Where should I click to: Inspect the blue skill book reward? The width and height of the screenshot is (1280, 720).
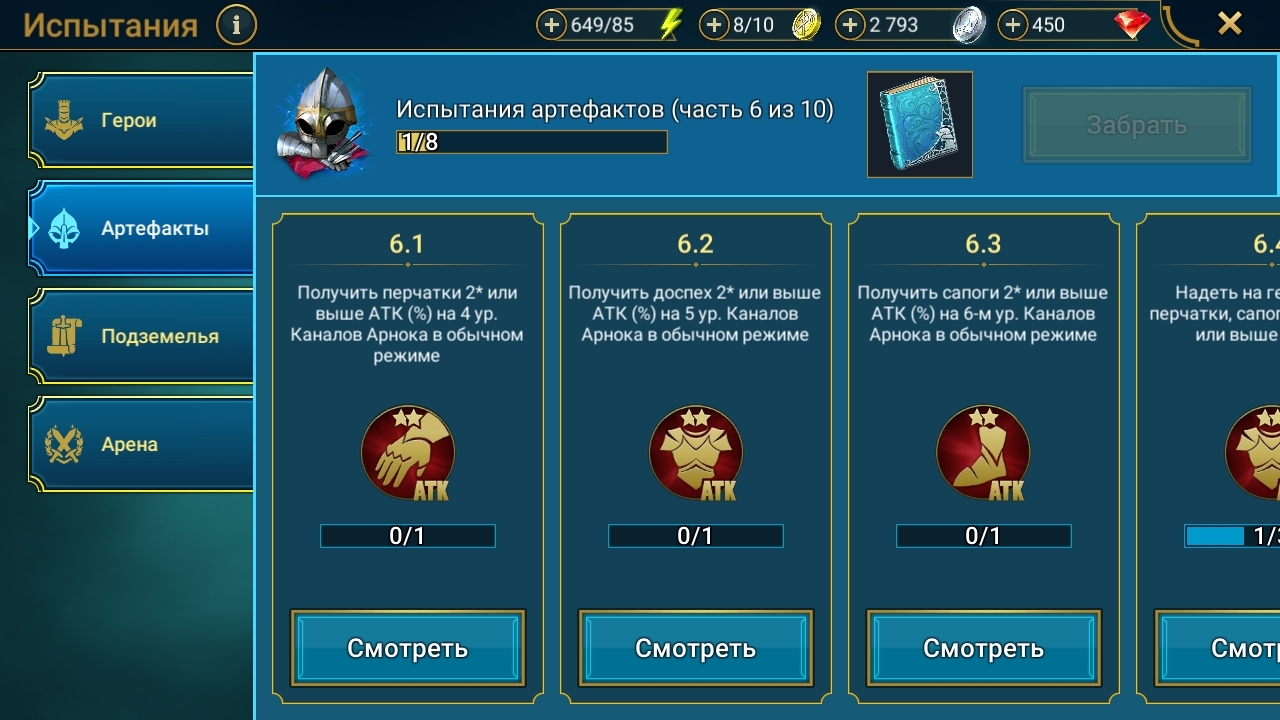tap(919, 124)
